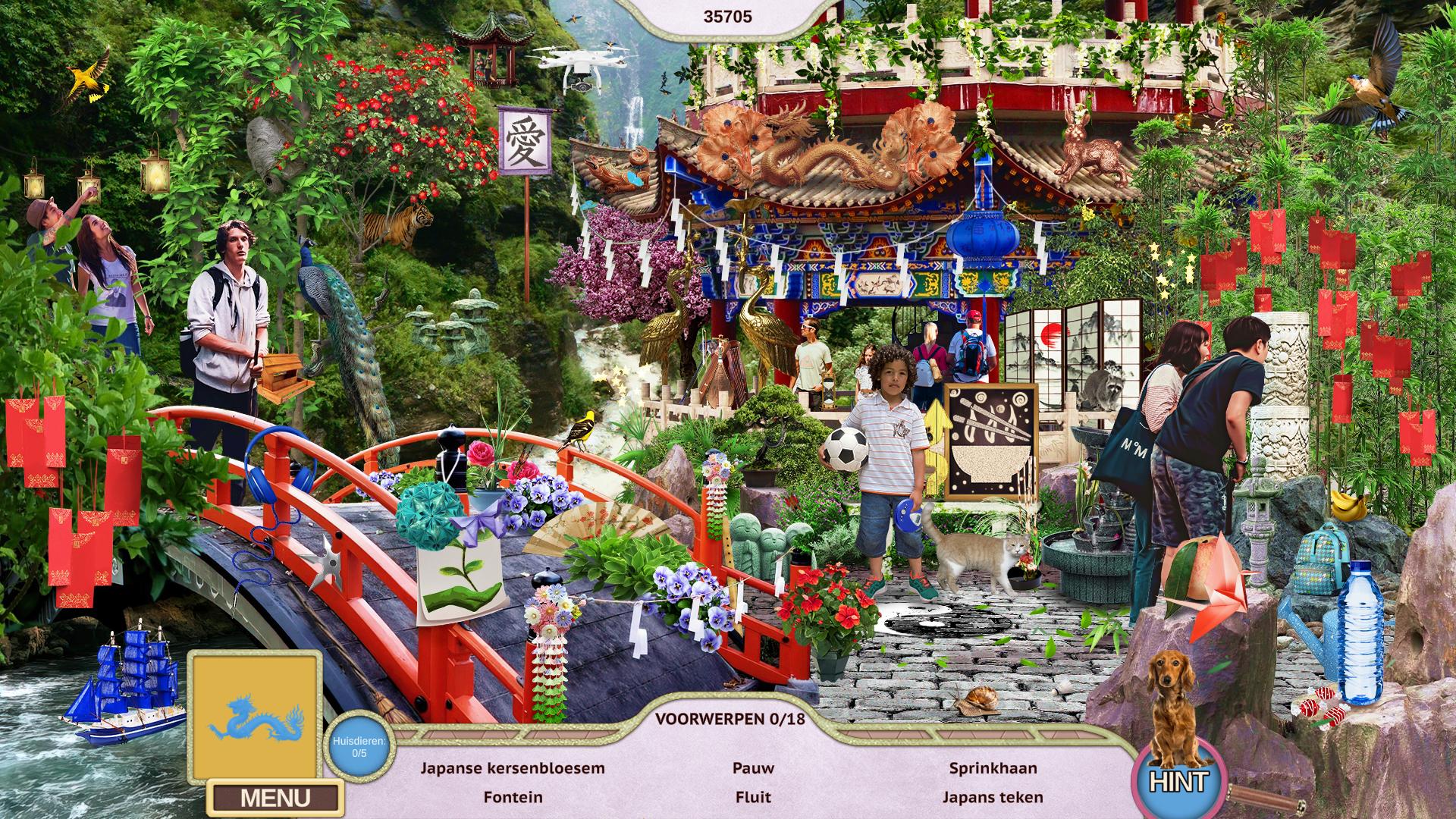
Task: Click the 'Fluit' list entry
Action: 753,797
